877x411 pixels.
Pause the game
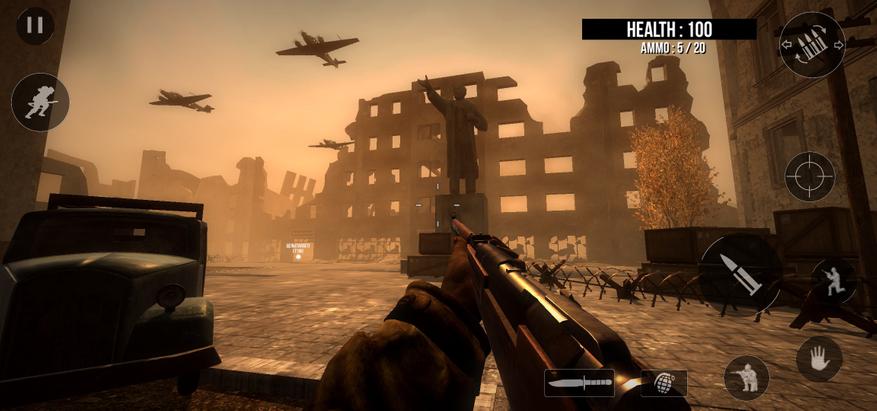[35, 26]
